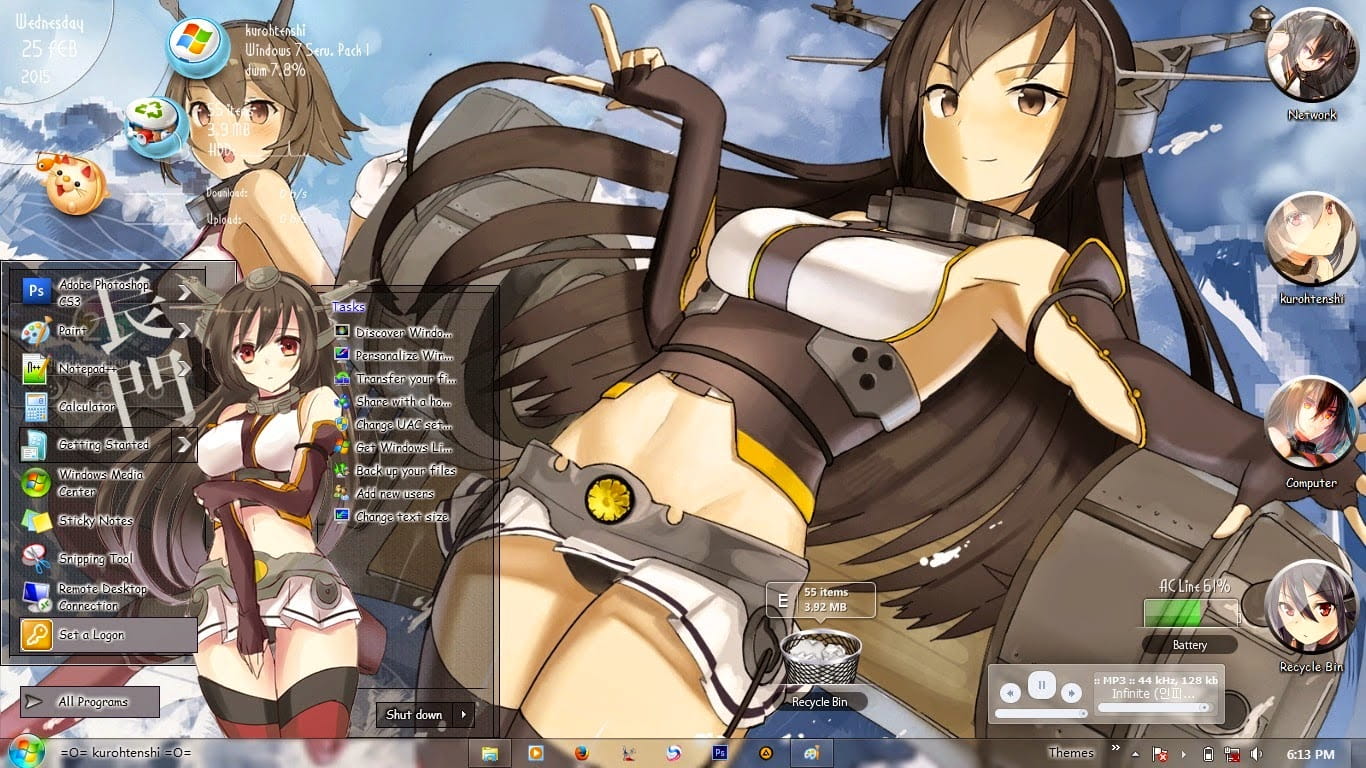The width and height of the screenshot is (1366, 768).
Task: Open Adobe Photoshop from the taskbar
Action: pyautogui.click(x=720, y=752)
